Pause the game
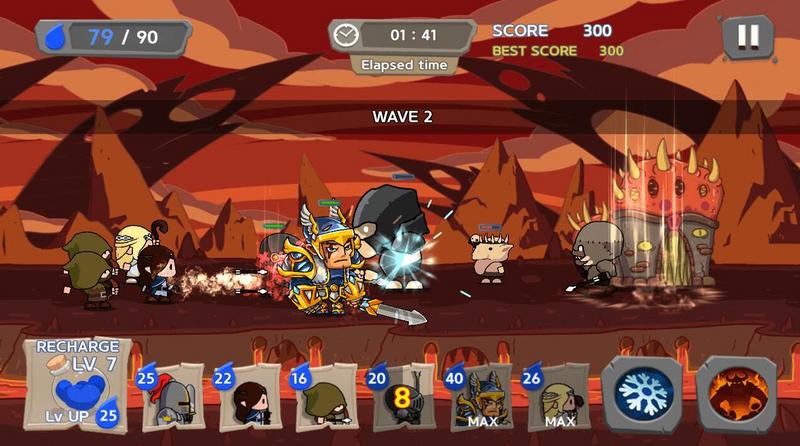Image resolution: width=800 pixels, height=446 pixels. pyautogui.click(x=747, y=37)
